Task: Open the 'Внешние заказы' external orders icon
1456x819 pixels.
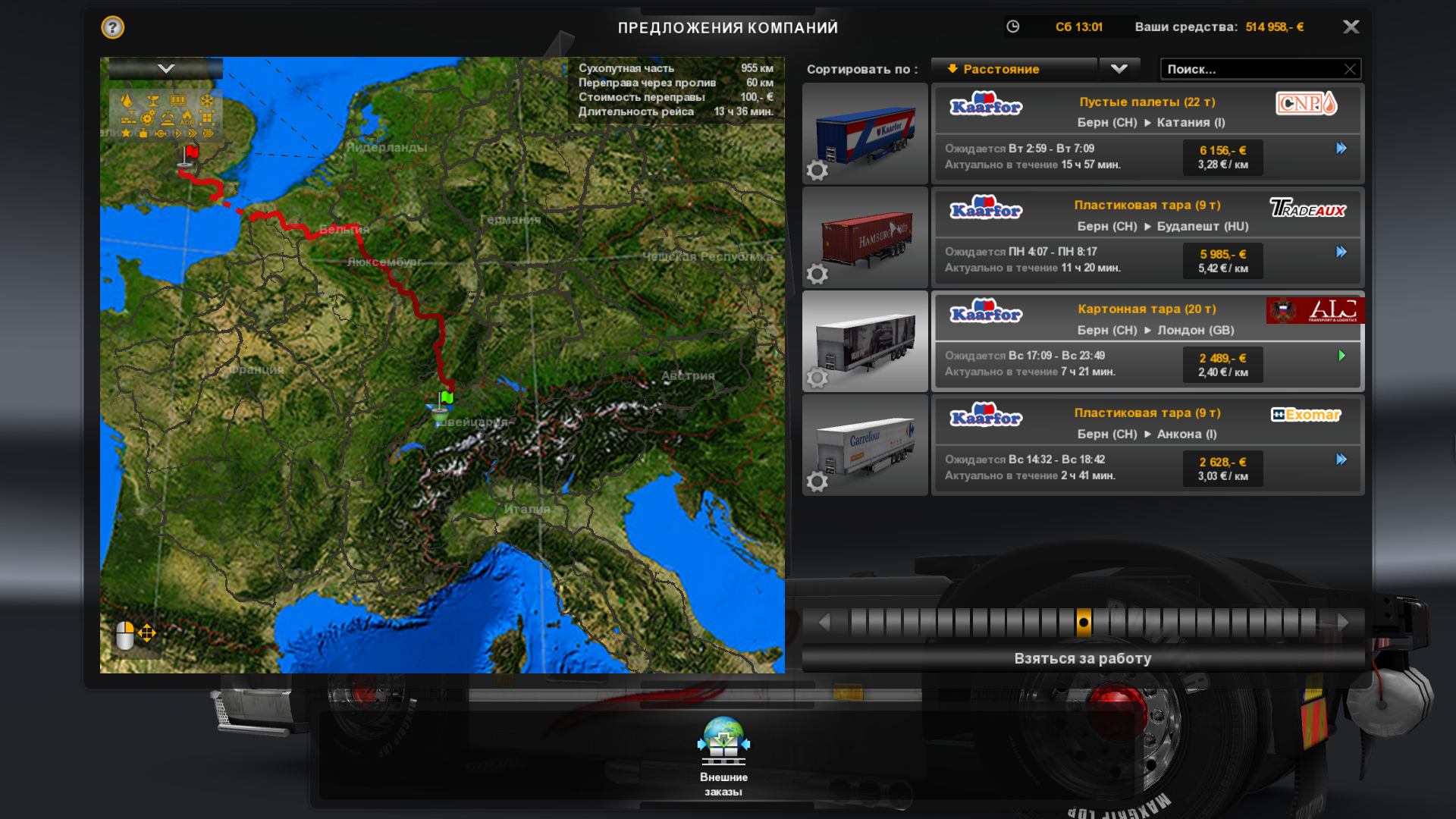Action: pos(723,744)
